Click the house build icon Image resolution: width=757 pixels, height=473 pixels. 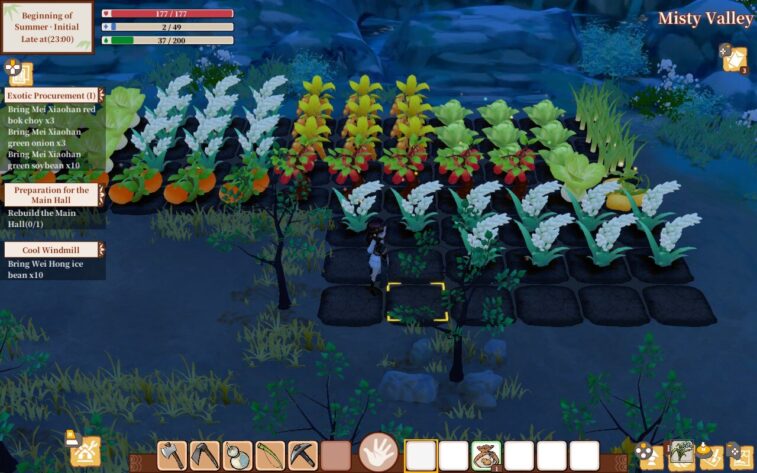click(85, 452)
